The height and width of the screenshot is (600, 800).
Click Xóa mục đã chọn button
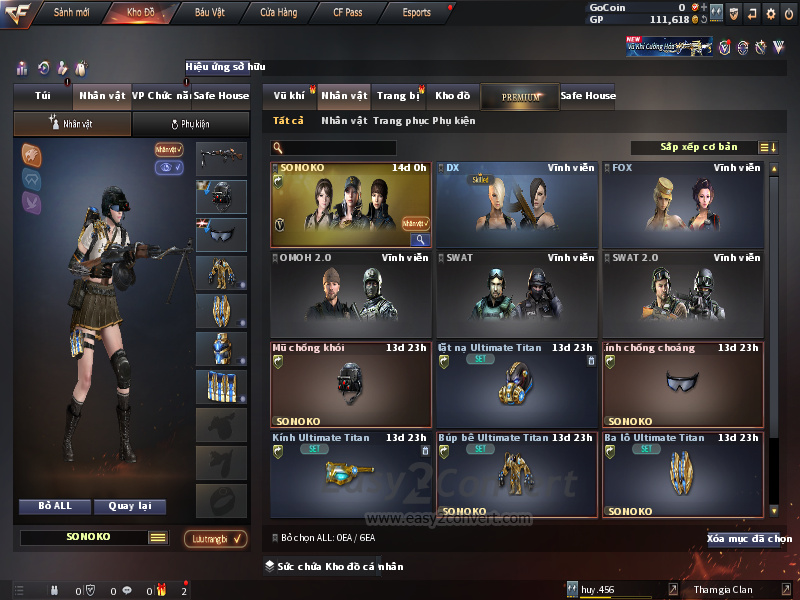(x=749, y=539)
